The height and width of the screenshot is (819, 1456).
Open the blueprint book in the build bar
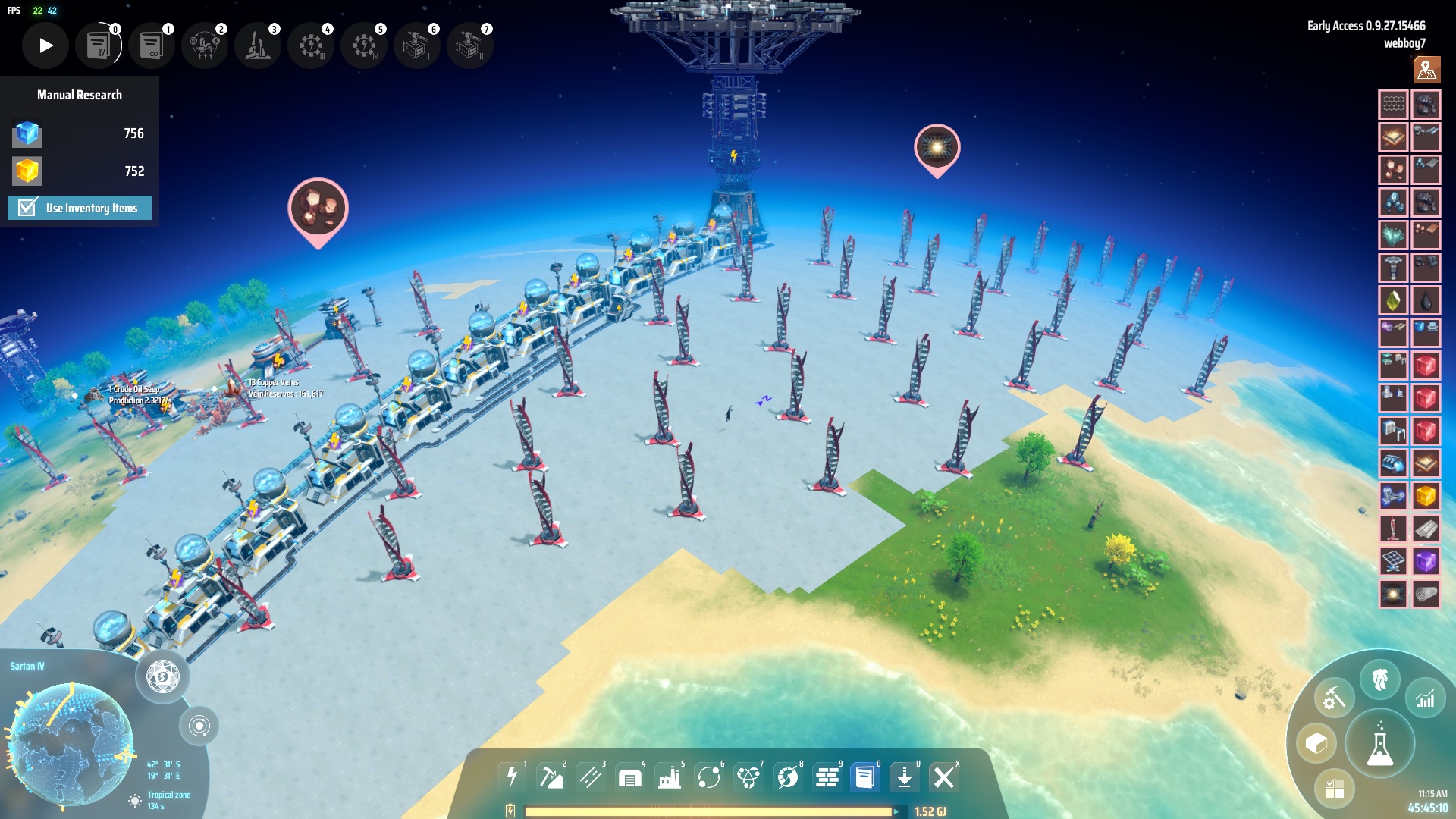click(864, 777)
